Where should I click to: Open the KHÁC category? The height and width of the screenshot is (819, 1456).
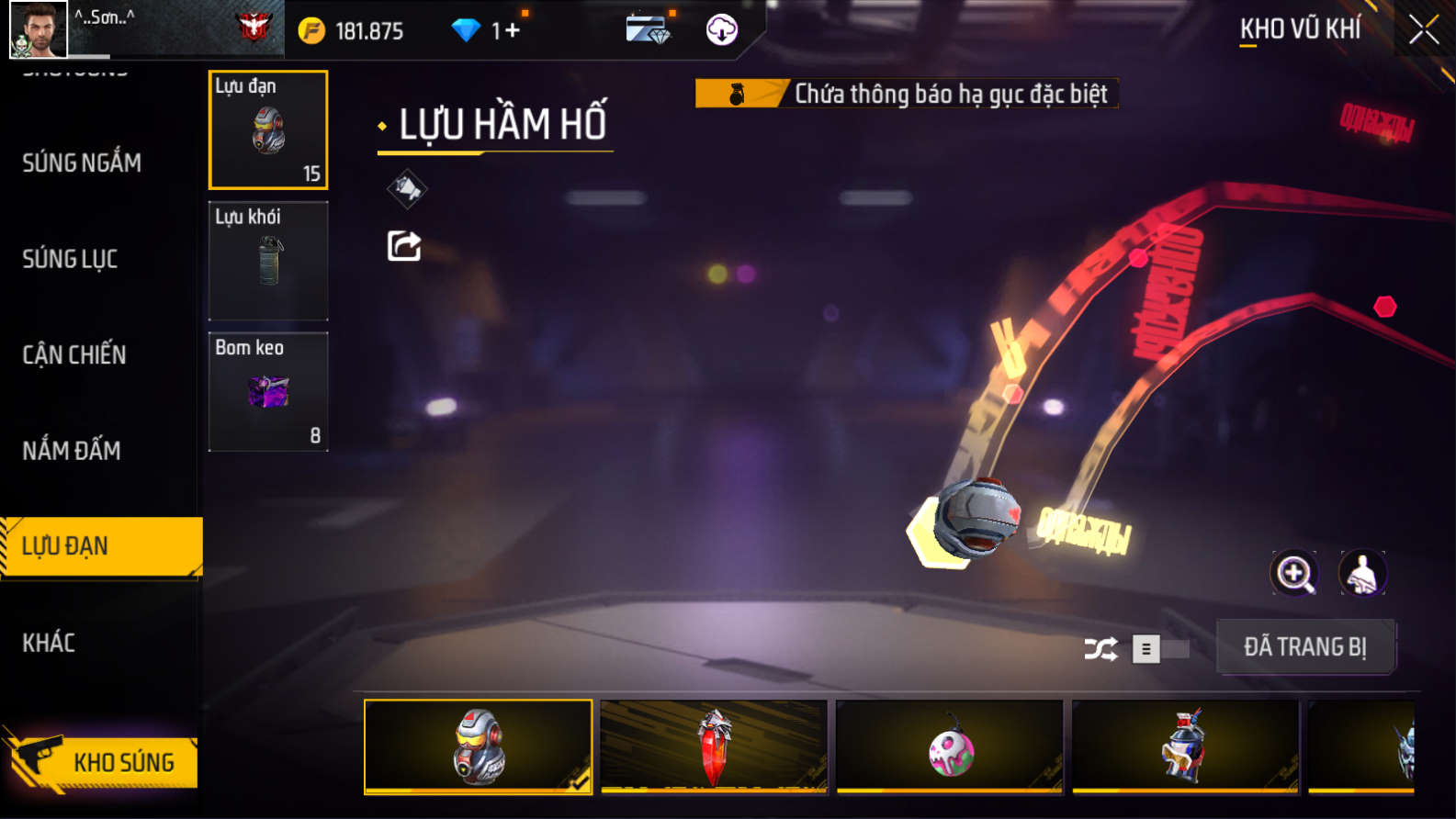49,643
